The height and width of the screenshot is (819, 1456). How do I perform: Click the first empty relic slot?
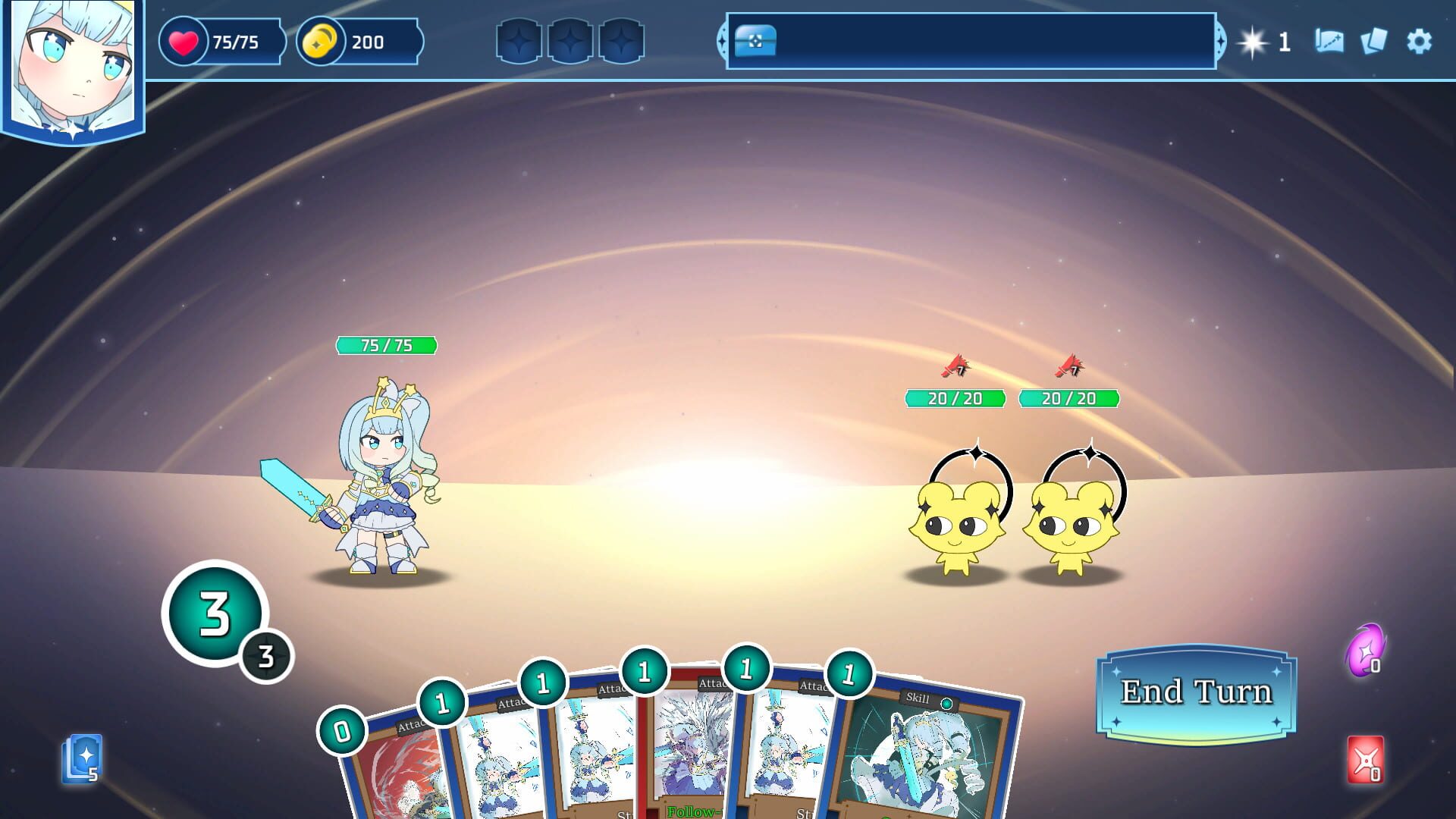pos(519,42)
